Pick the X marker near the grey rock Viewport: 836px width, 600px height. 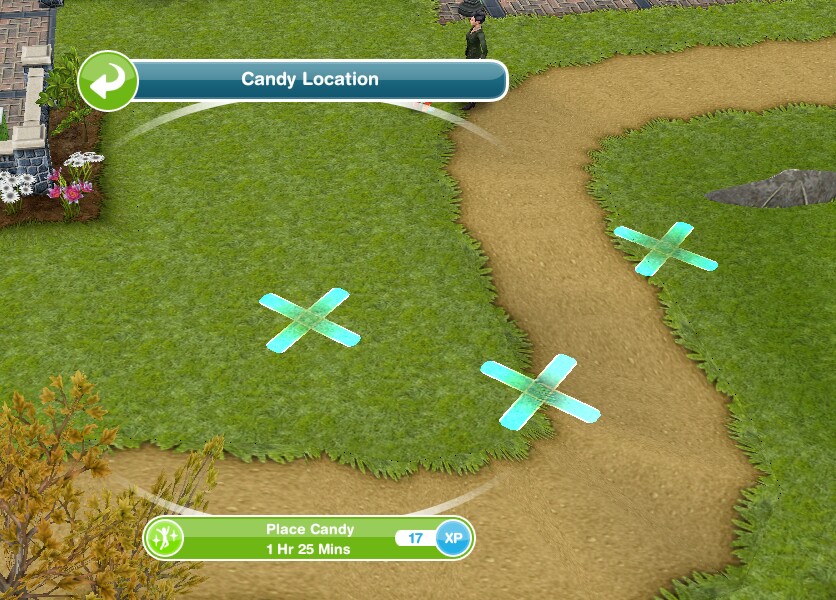pyautogui.click(x=665, y=248)
